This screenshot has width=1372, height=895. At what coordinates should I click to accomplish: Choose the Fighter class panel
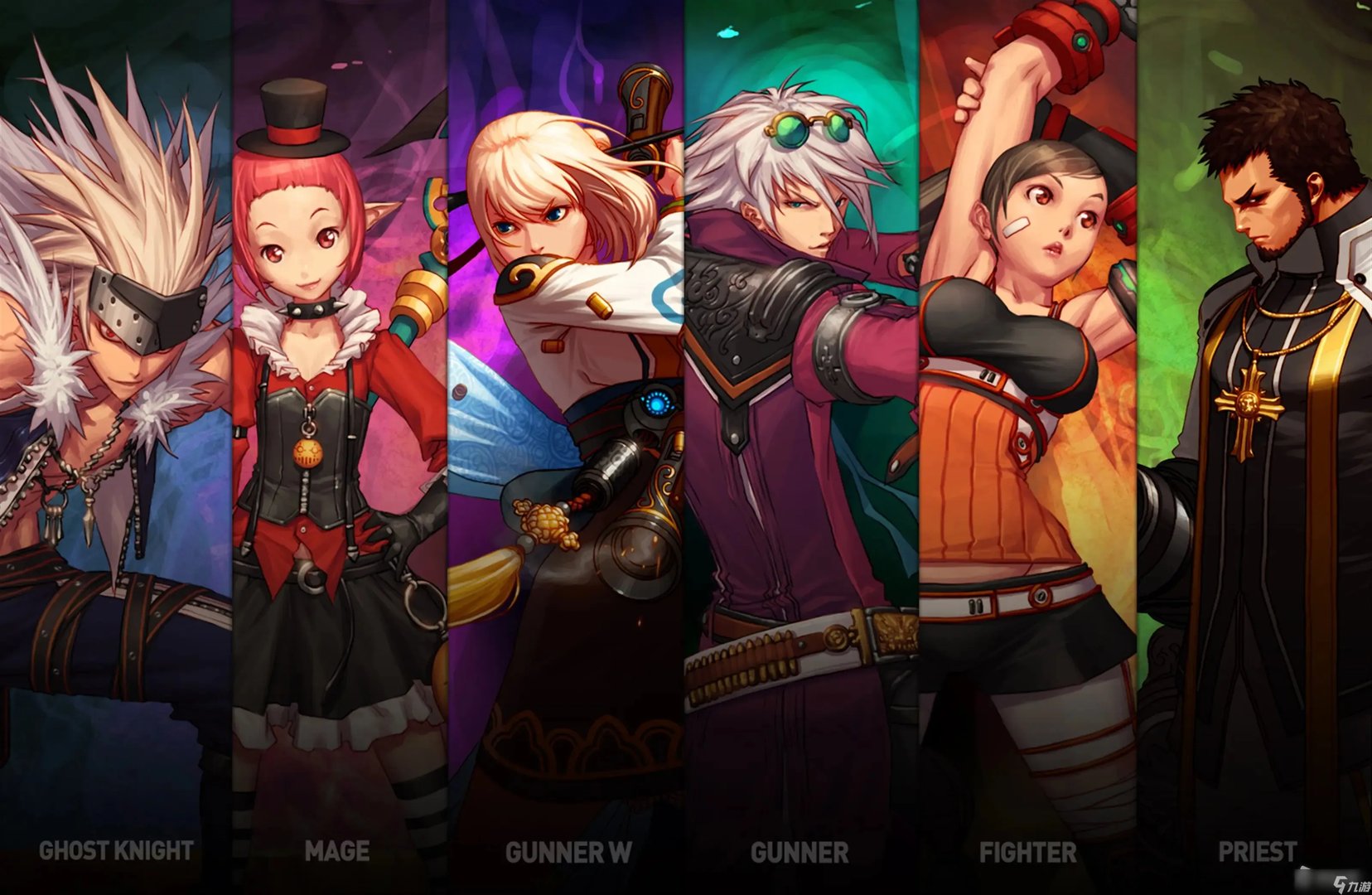point(1027,447)
